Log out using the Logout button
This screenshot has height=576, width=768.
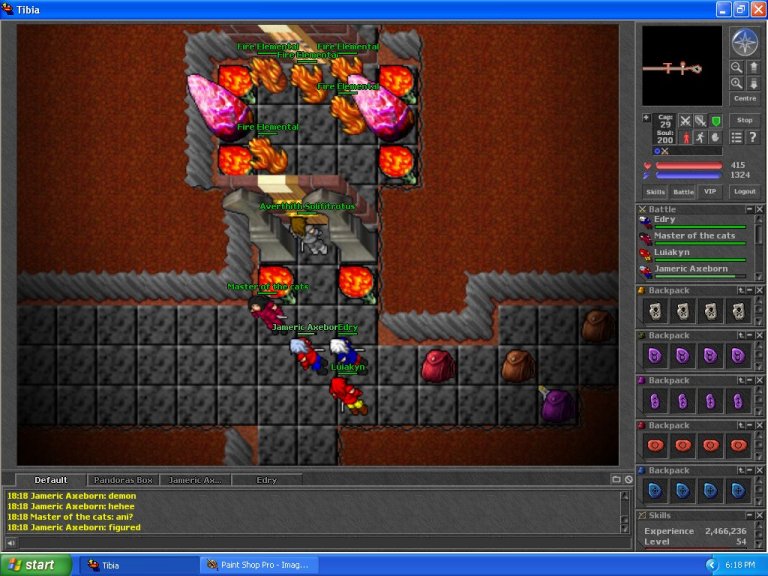pos(744,191)
